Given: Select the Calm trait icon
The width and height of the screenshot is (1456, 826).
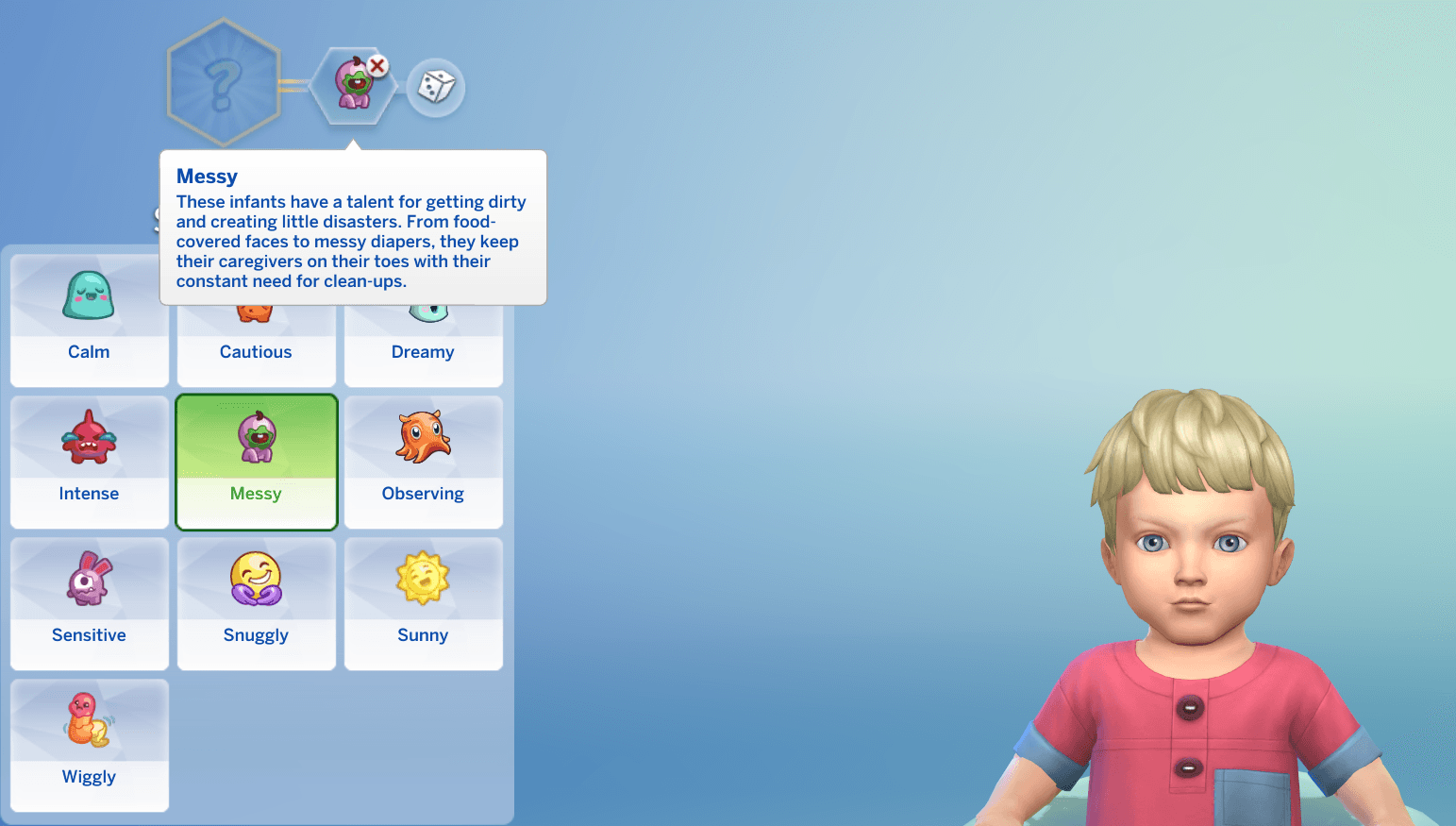Looking at the screenshot, I should click(89, 295).
